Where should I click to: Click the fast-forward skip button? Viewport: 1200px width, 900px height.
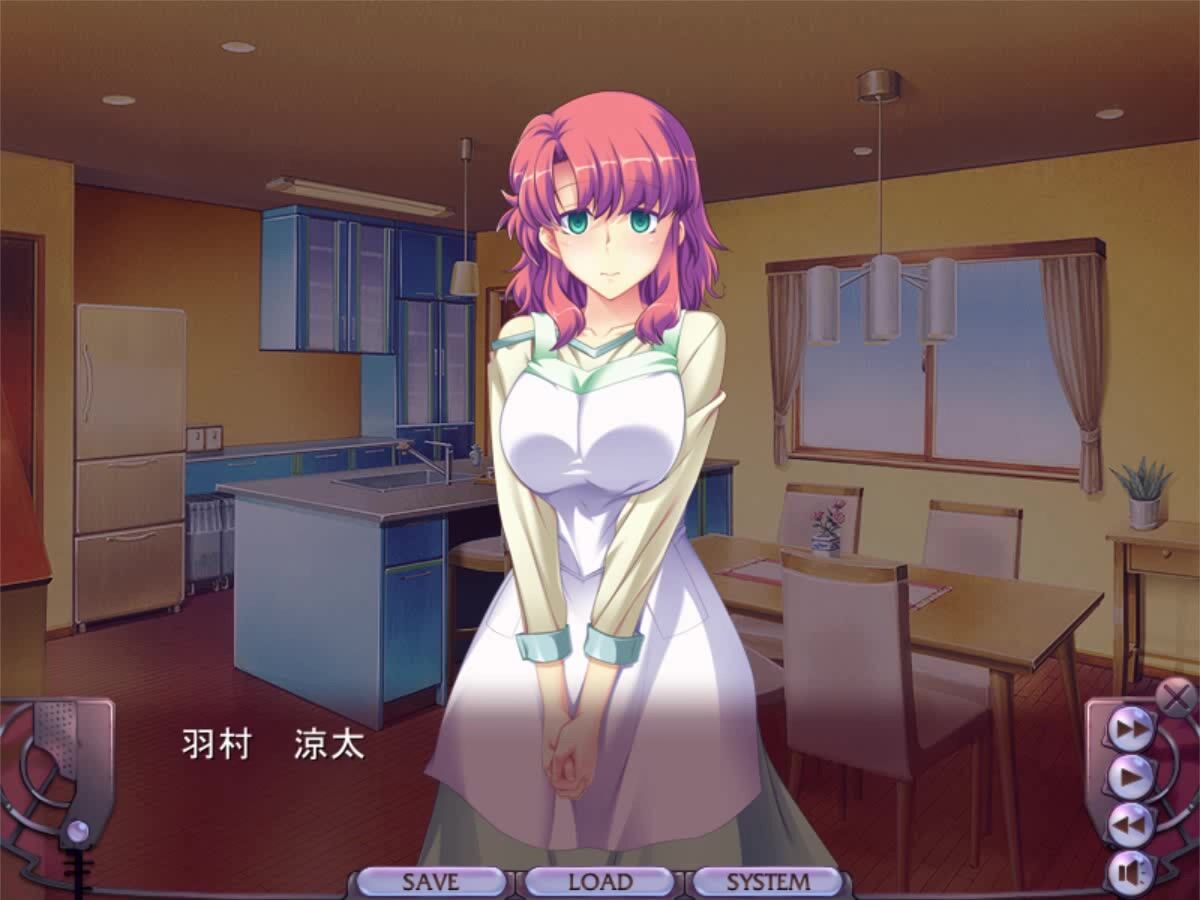(1132, 729)
